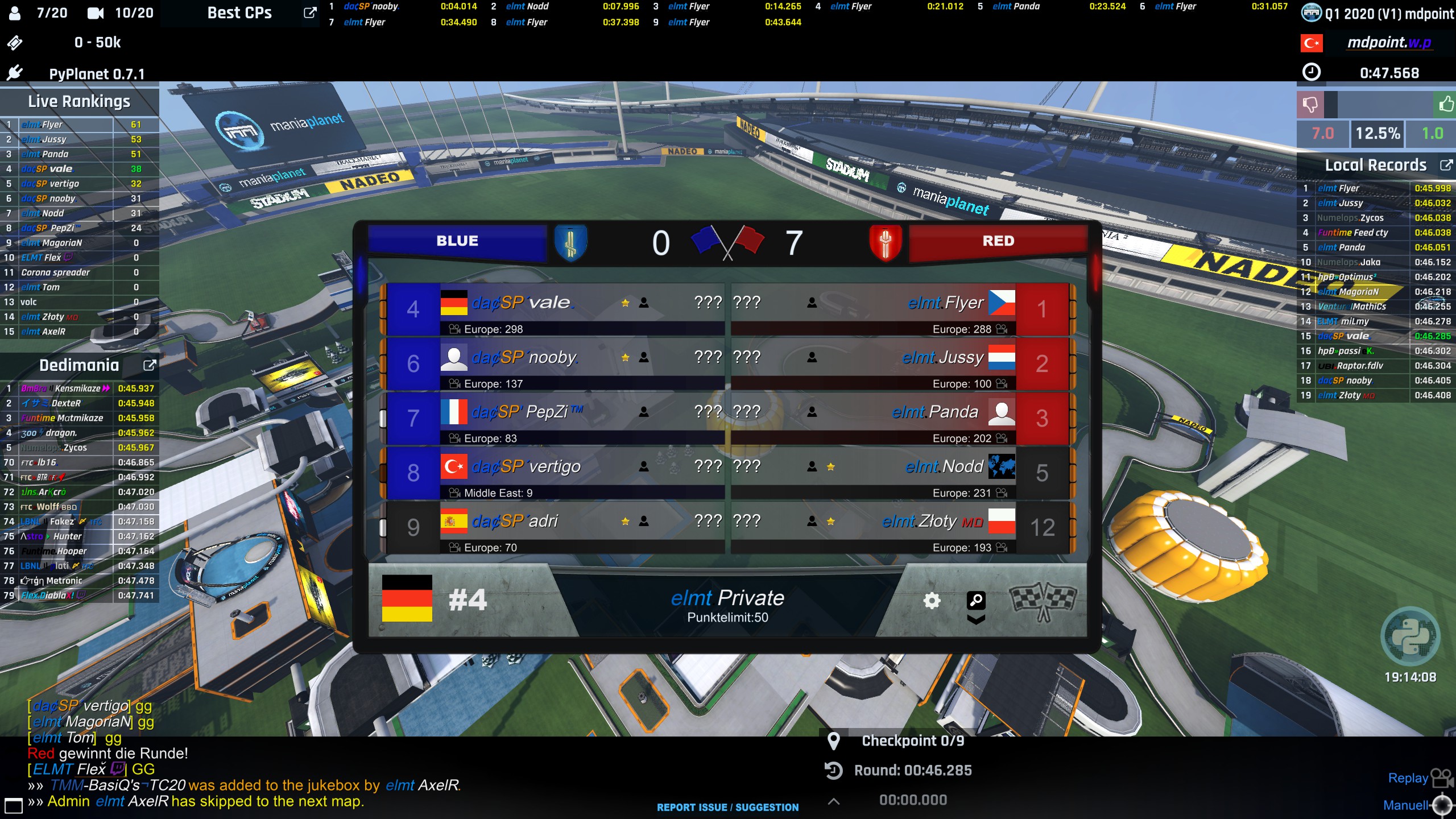Screen dimensions: 1456x819
Task: Open the Report Issue / Suggestion link
Action: pos(727,807)
